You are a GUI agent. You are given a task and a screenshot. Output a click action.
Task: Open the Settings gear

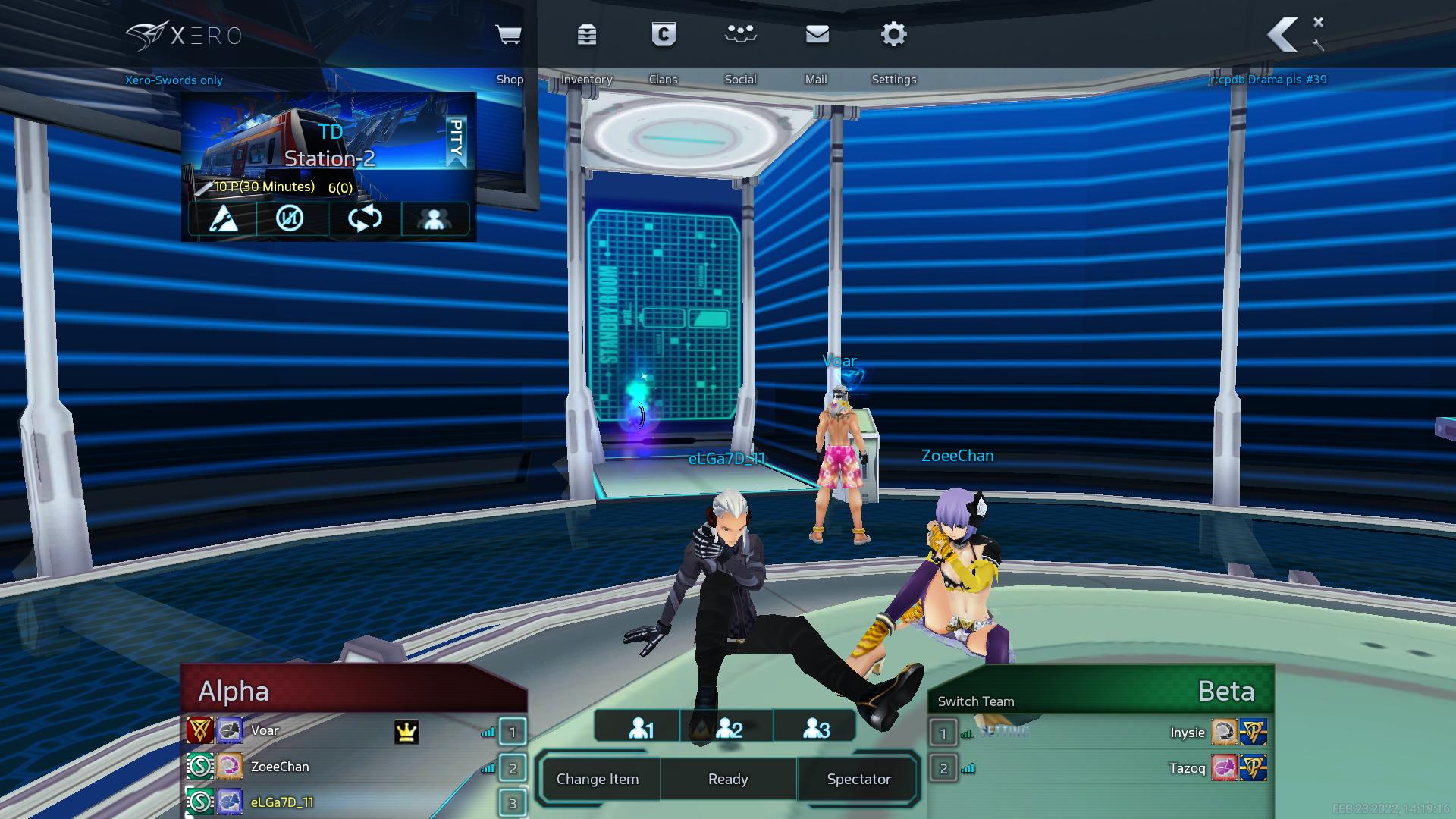point(894,35)
